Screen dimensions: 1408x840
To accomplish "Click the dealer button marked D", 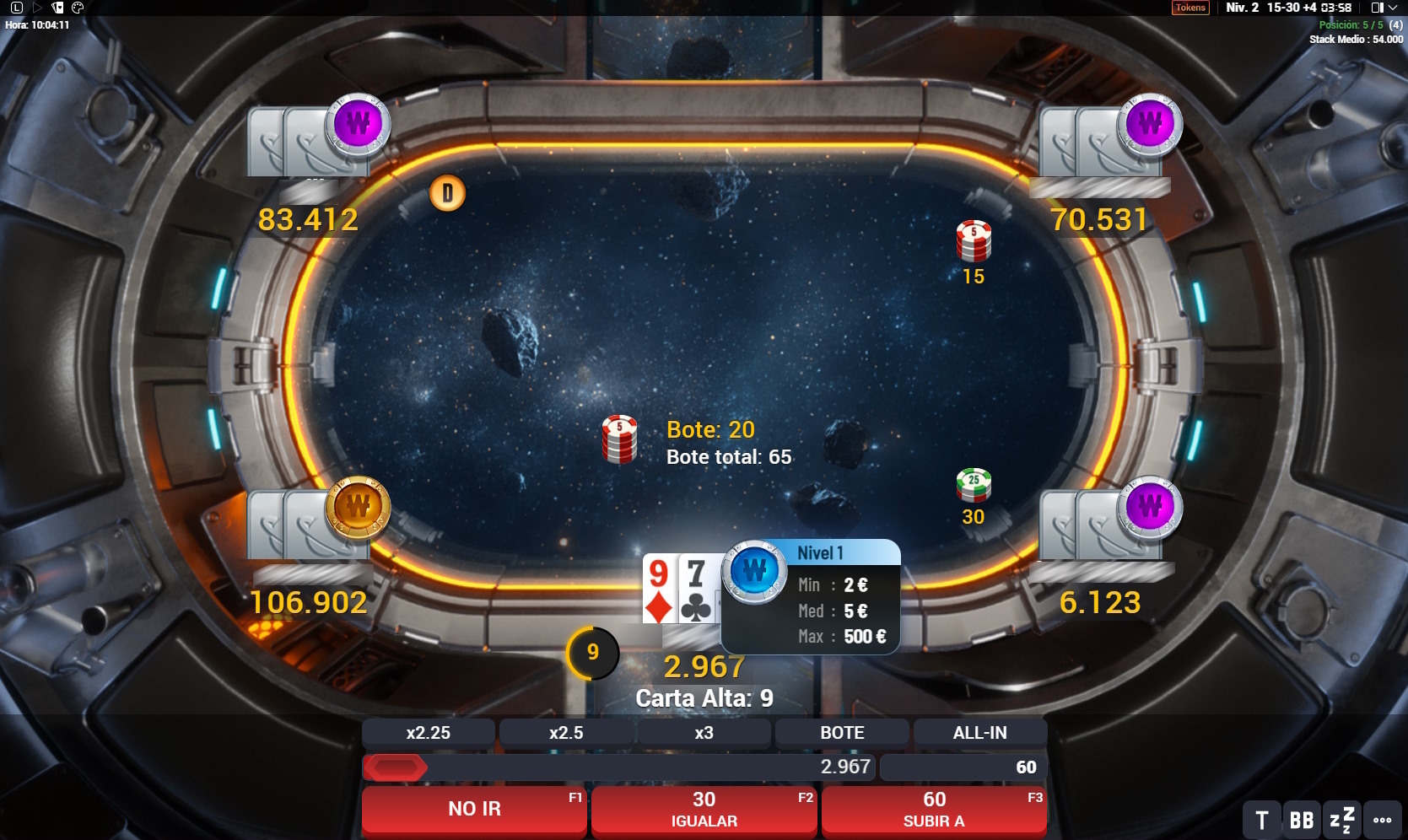I will 447,192.
